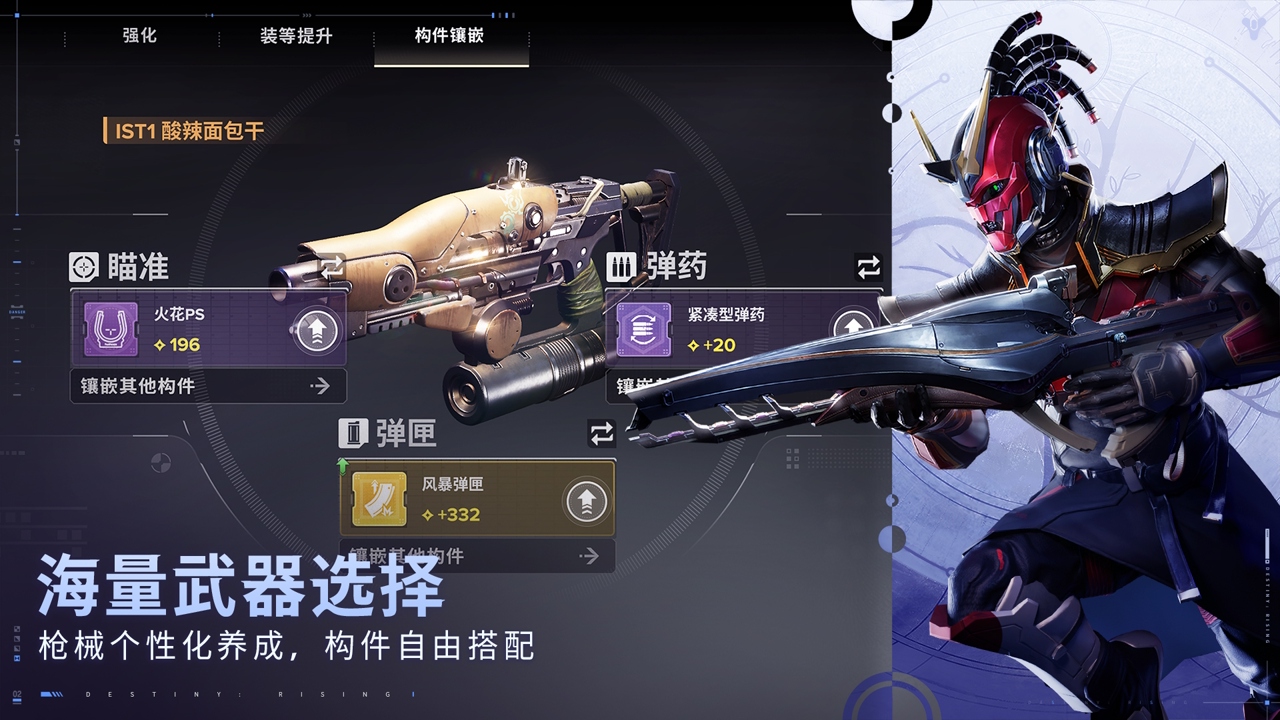Swap the 弹匣 magazine component
Image resolution: width=1280 pixels, height=720 pixels.
coord(601,434)
